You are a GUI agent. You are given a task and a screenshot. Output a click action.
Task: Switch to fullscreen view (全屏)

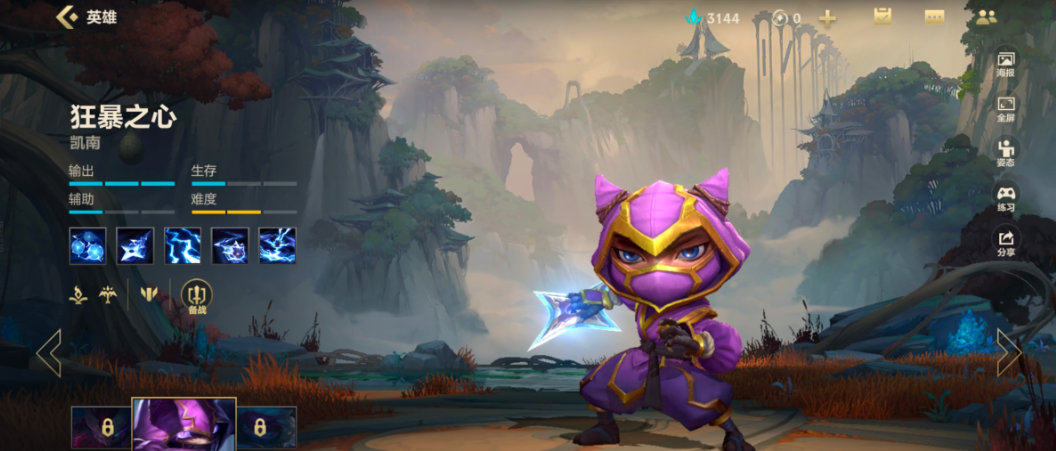pos(1005,109)
